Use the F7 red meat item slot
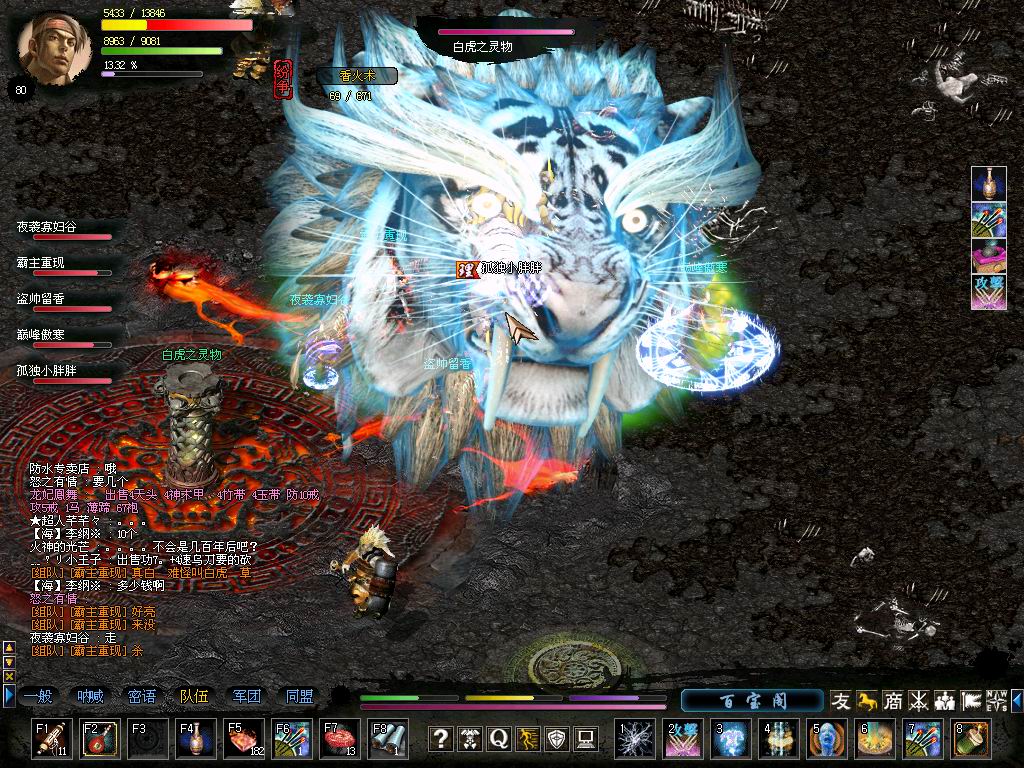The height and width of the screenshot is (768, 1024). pyautogui.click(x=340, y=739)
